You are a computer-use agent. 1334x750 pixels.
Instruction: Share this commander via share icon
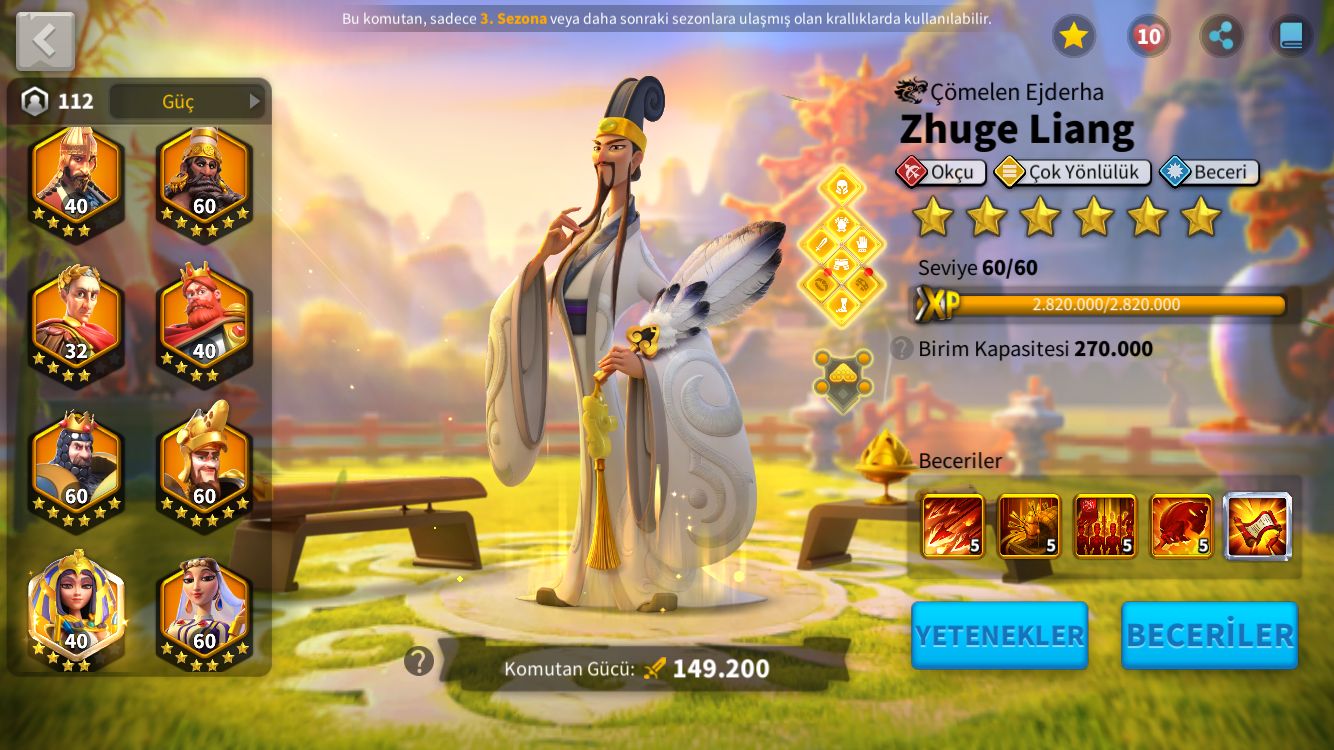pos(1221,36)
